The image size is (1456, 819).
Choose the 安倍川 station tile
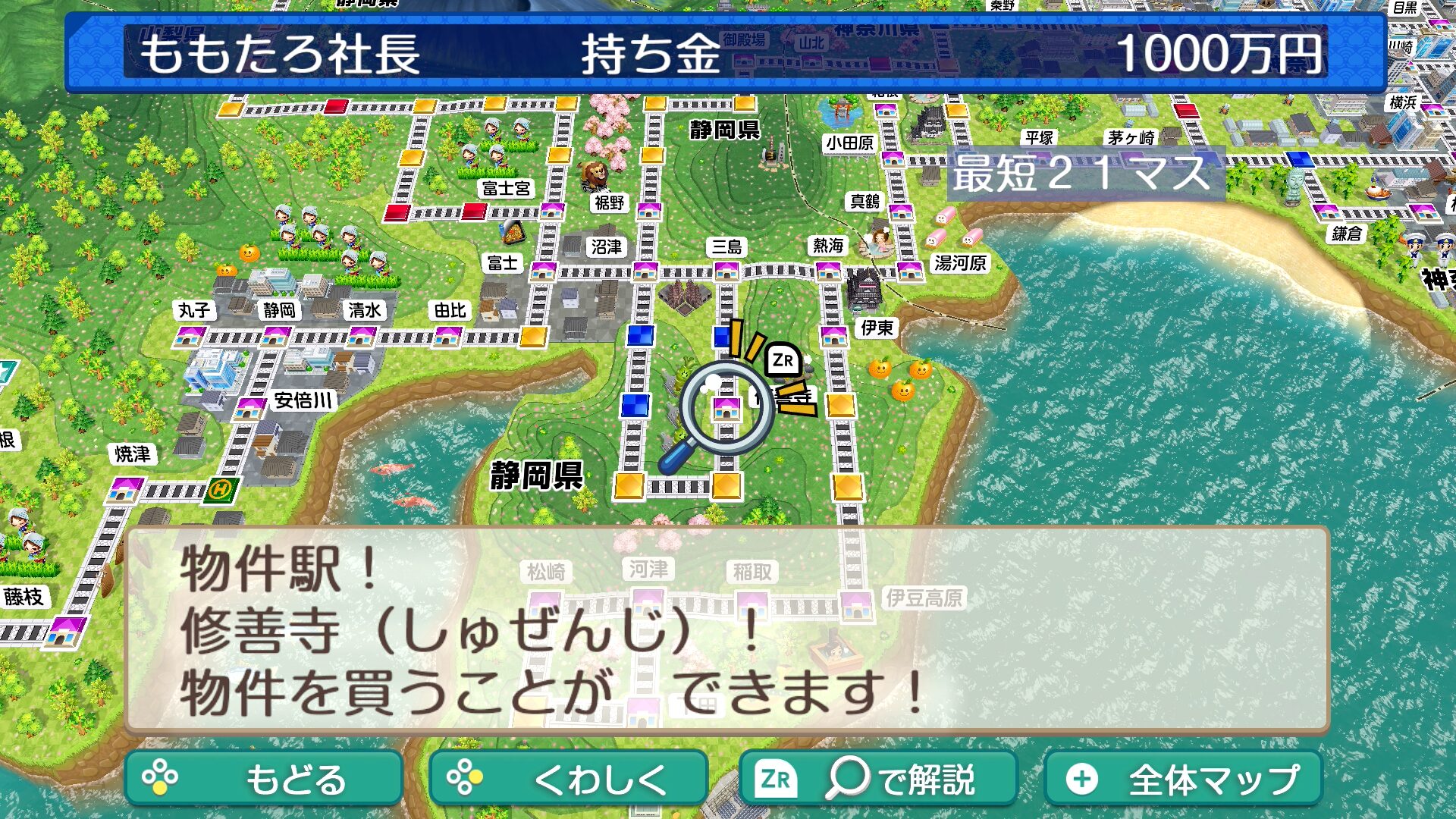249,409
